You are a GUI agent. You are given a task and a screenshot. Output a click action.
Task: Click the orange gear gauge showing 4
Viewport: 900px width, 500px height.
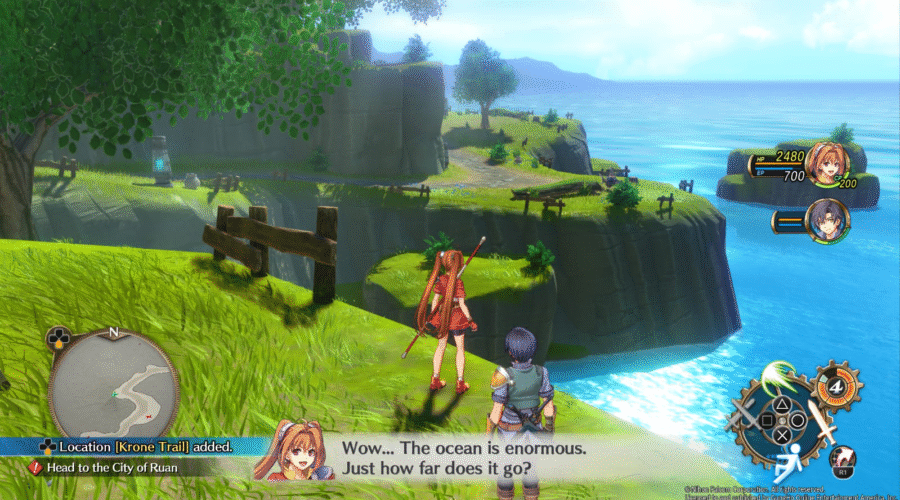tap(835, 386)
